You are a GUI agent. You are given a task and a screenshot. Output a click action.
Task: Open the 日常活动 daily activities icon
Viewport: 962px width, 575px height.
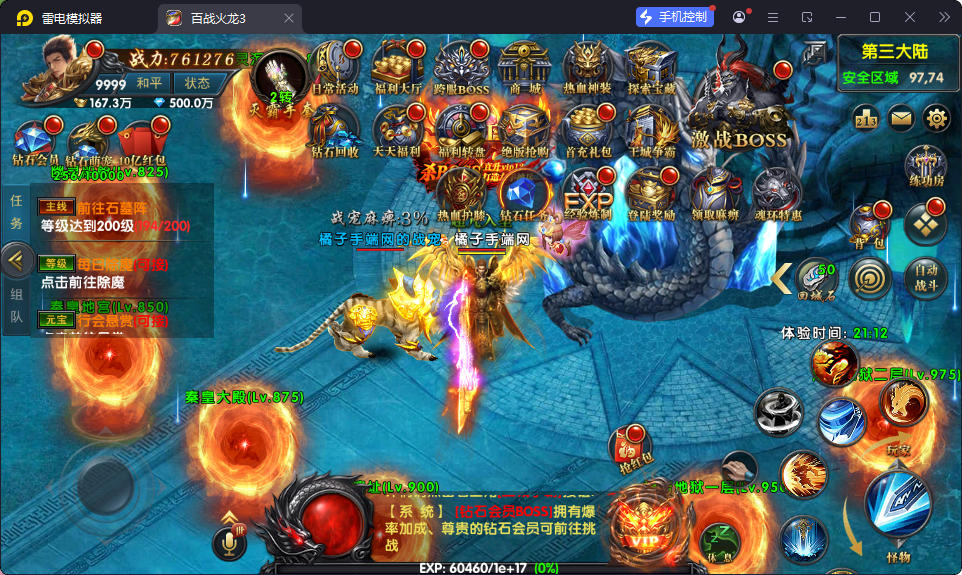tap(335, 68)
